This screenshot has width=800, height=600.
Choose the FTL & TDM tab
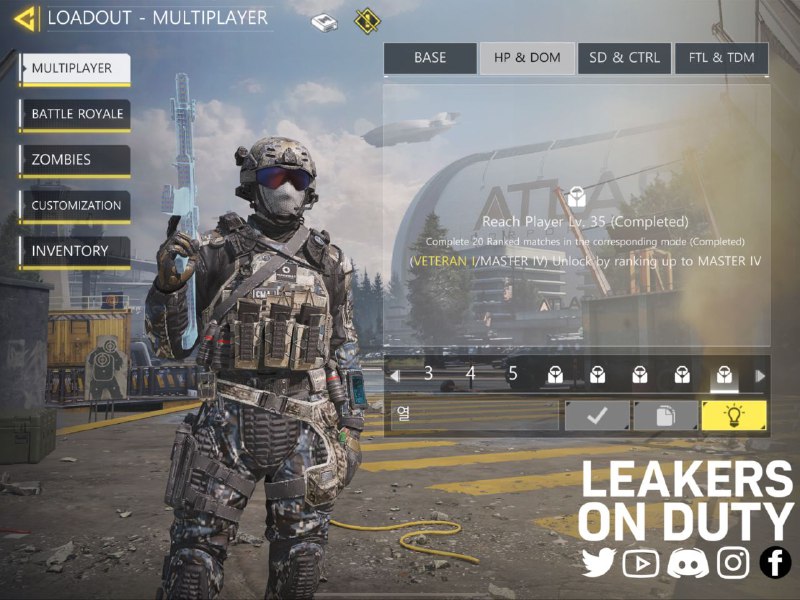[721, 58]
